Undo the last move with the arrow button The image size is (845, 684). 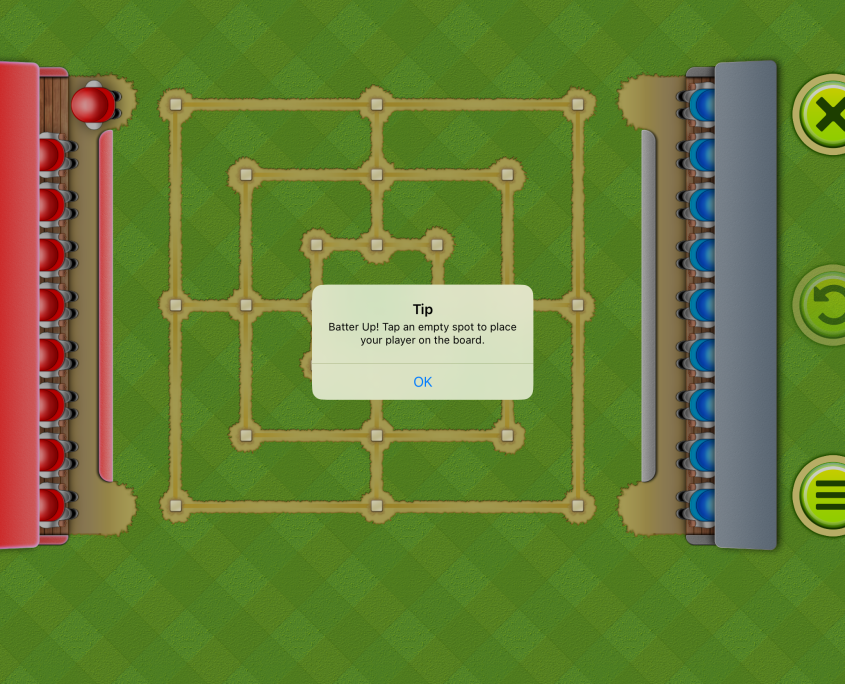tap(824, 306)
